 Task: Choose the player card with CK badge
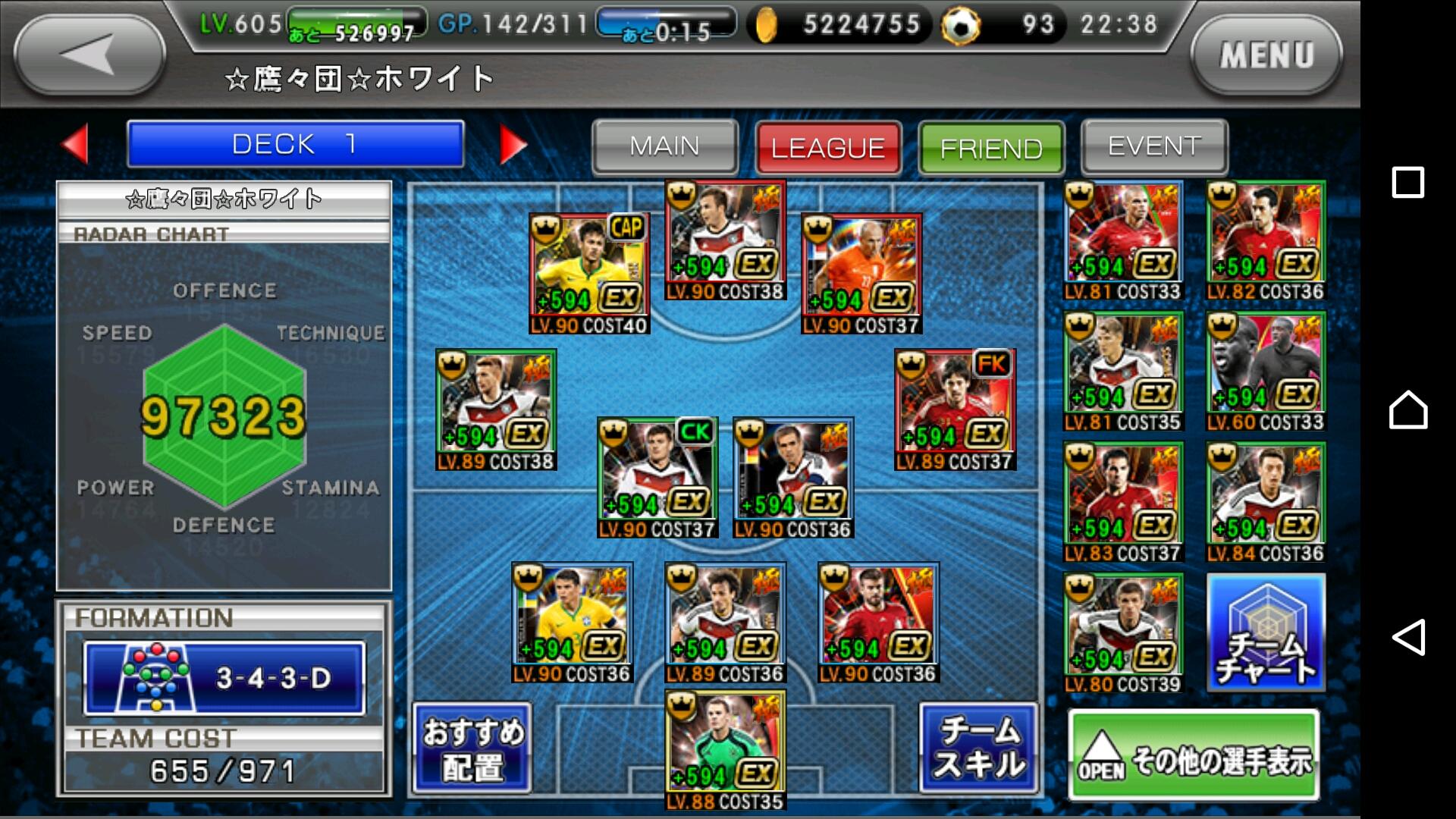point(657,478)
